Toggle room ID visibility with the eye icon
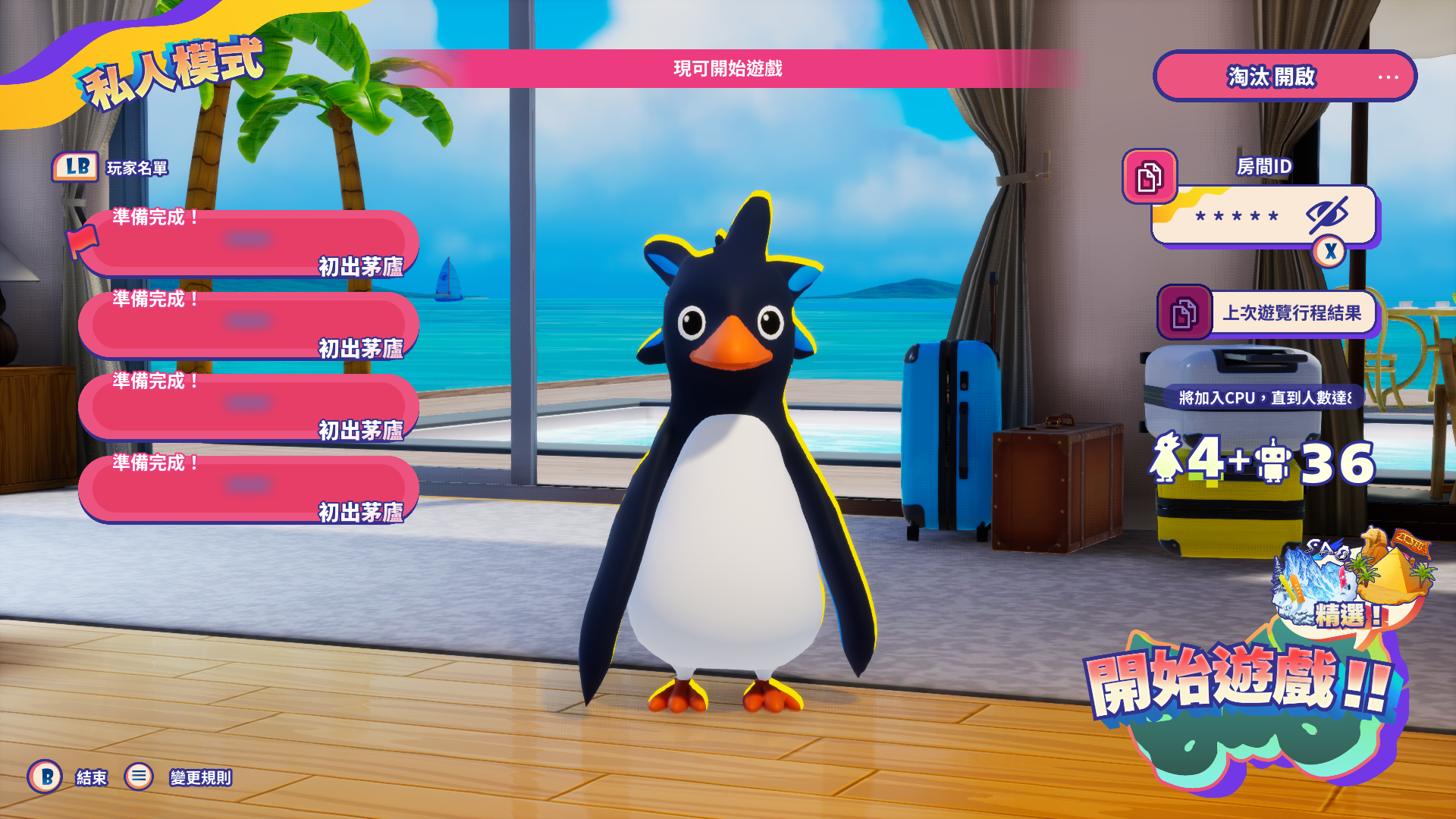The height and width of the screenshot is (819, 1456). click(1326, 215)
